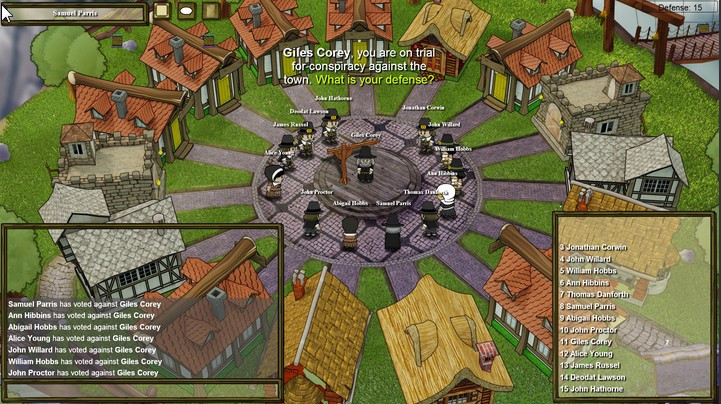The image size is (721, 404).
Task: Select Jonathan Corwin in the player list
Action: (x=596, y=246)
